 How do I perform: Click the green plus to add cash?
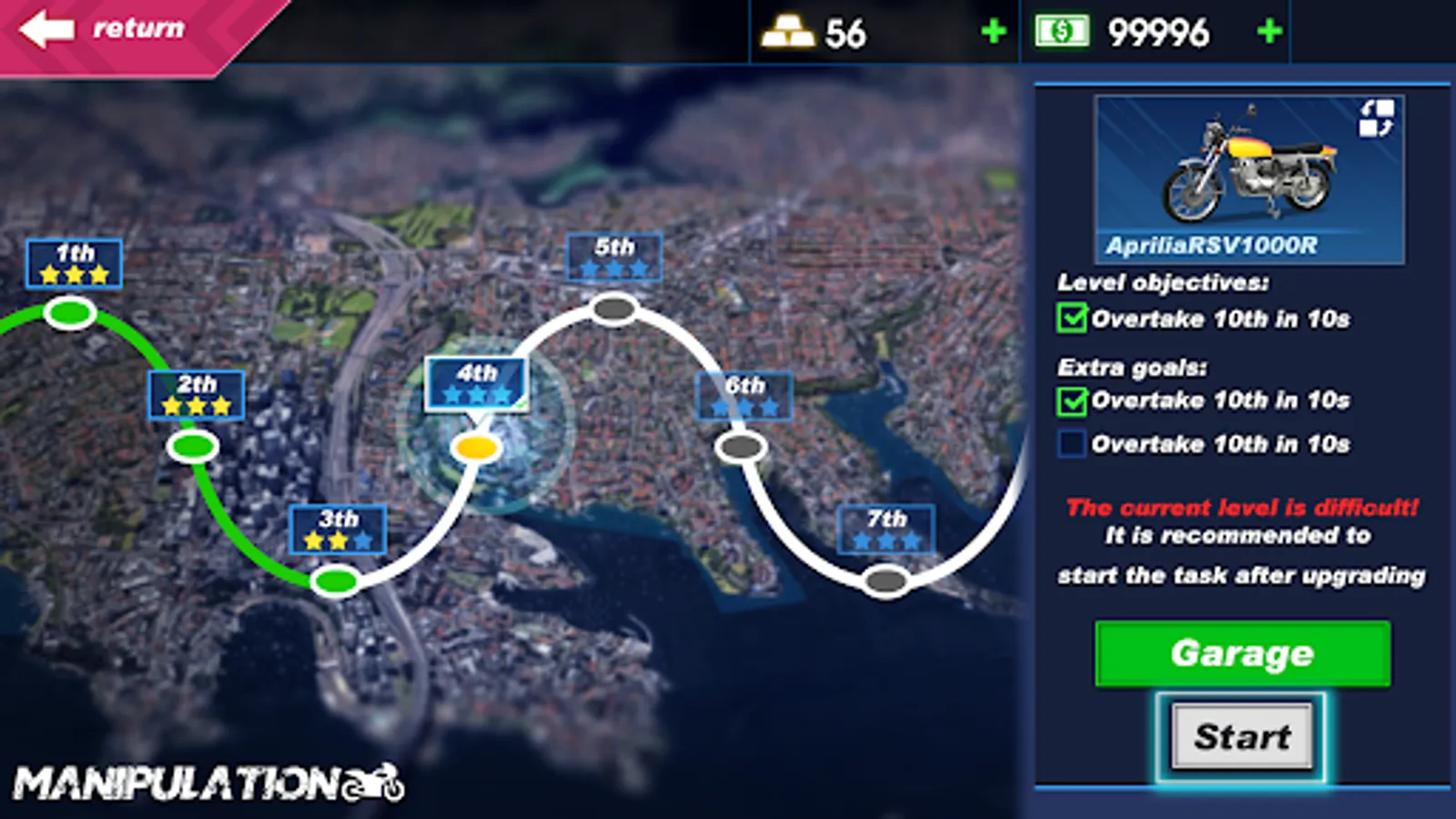[x=1268, y=32]
